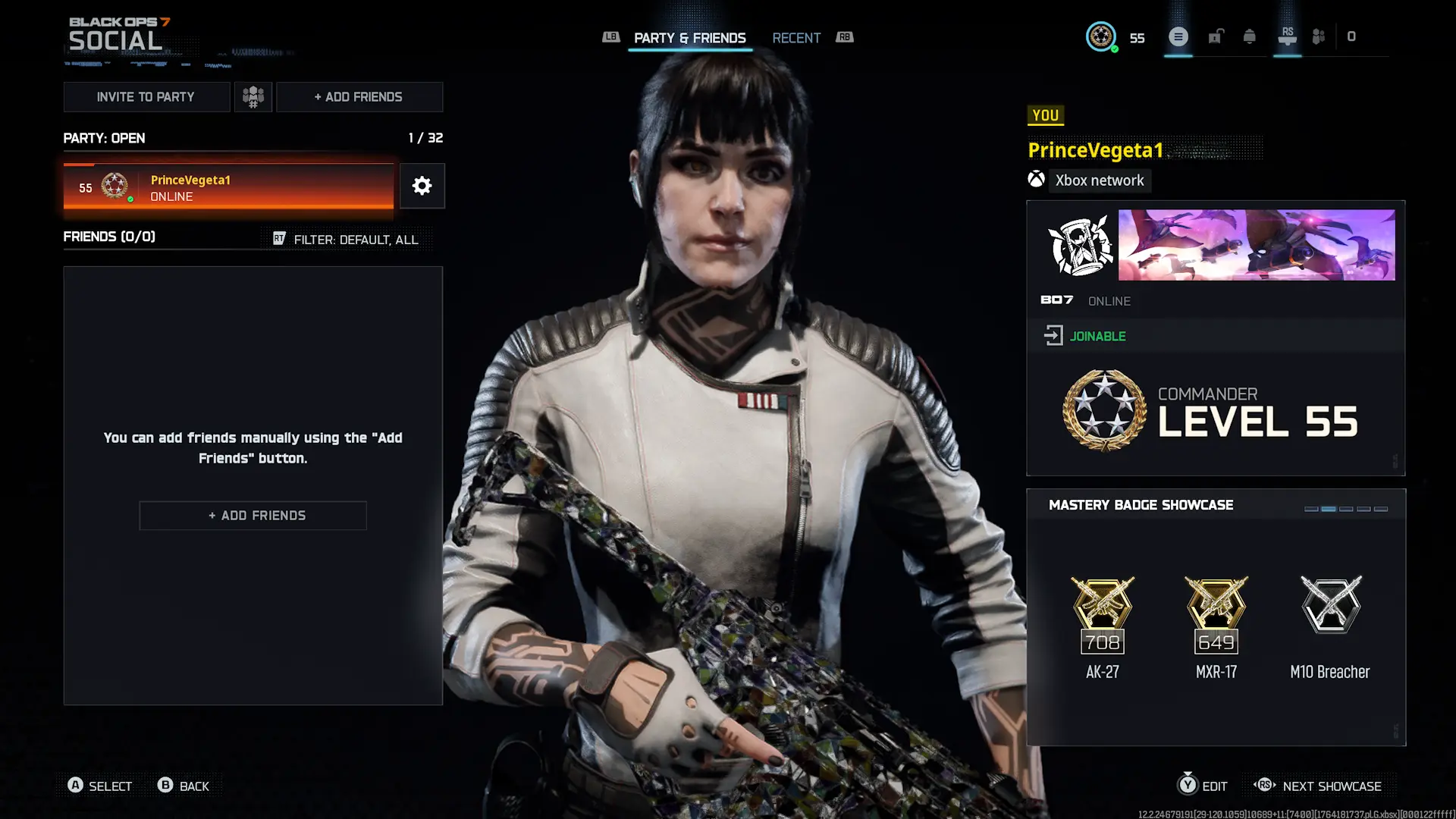Switch to next Mastery Badge Showcase page
Image resolution: width=1456 pixels, height=819 pixels.
pyautogui.click(x=1319, y=786)
